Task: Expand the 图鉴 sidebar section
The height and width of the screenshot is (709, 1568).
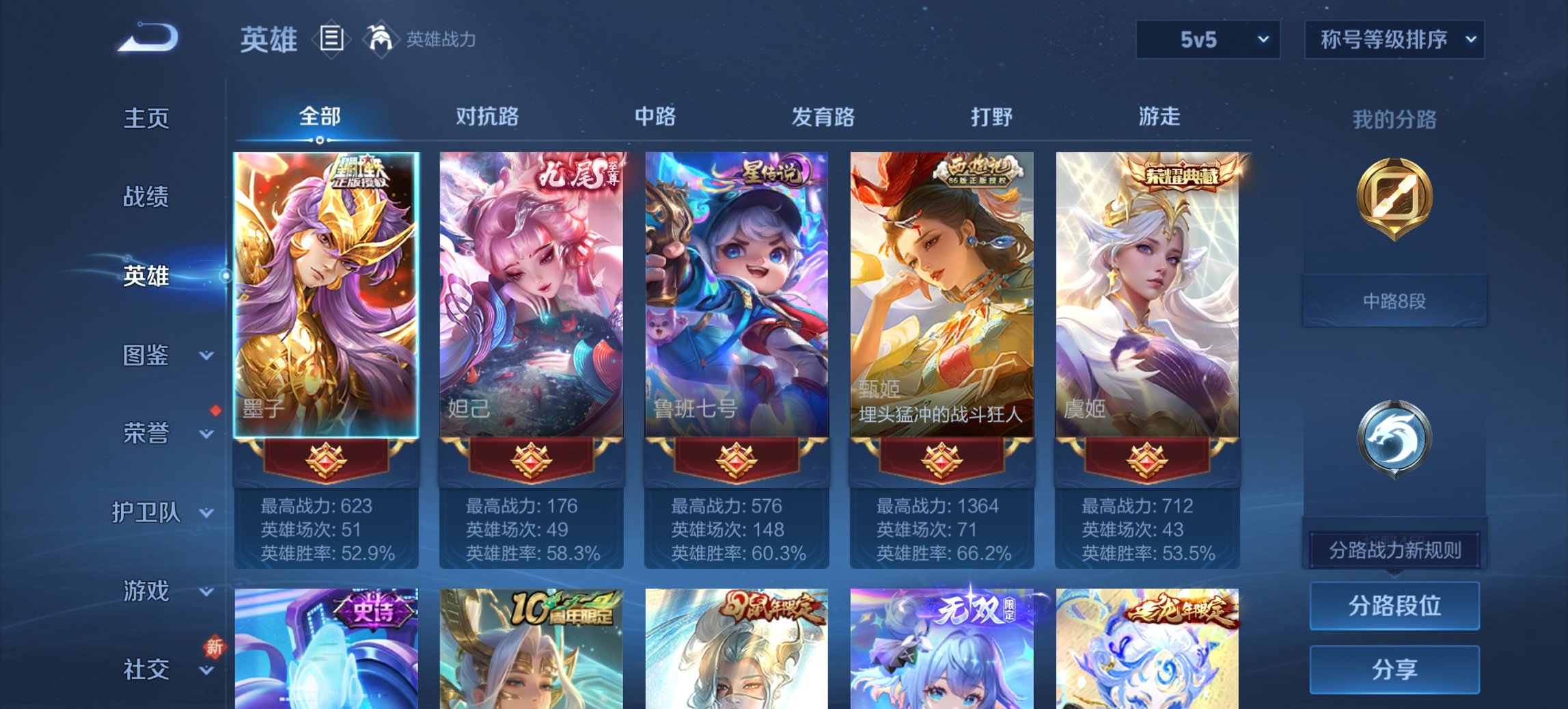Action: [146, 356]
